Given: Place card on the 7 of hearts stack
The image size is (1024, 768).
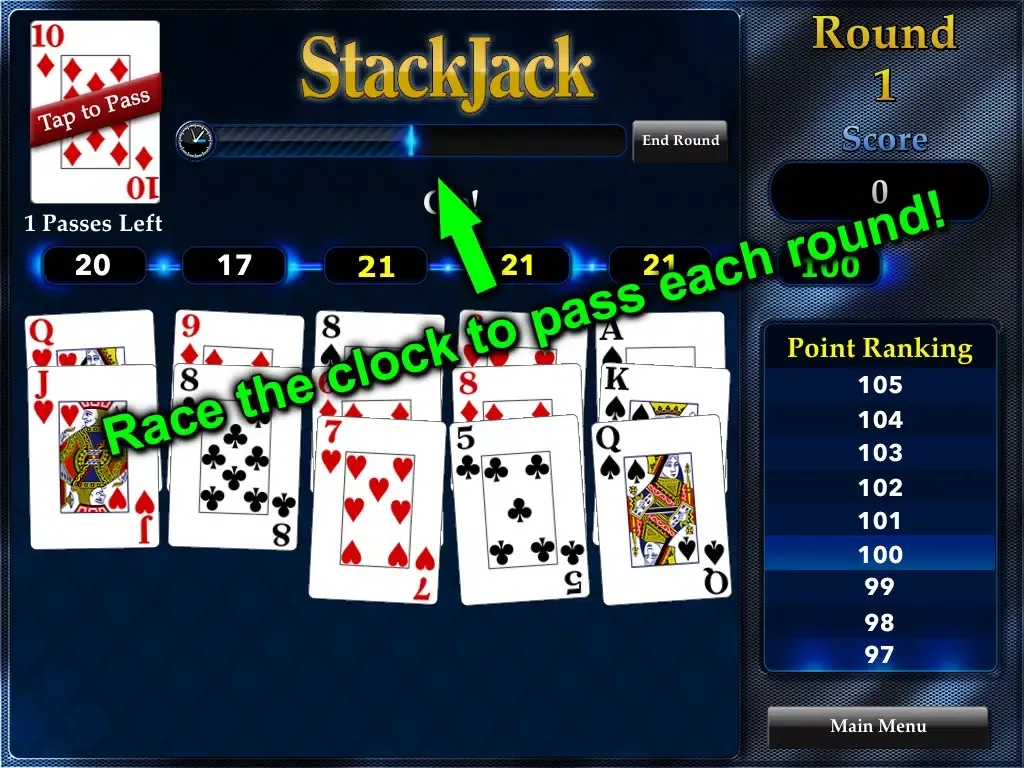Looking at the screenshot, I should 377,508.
